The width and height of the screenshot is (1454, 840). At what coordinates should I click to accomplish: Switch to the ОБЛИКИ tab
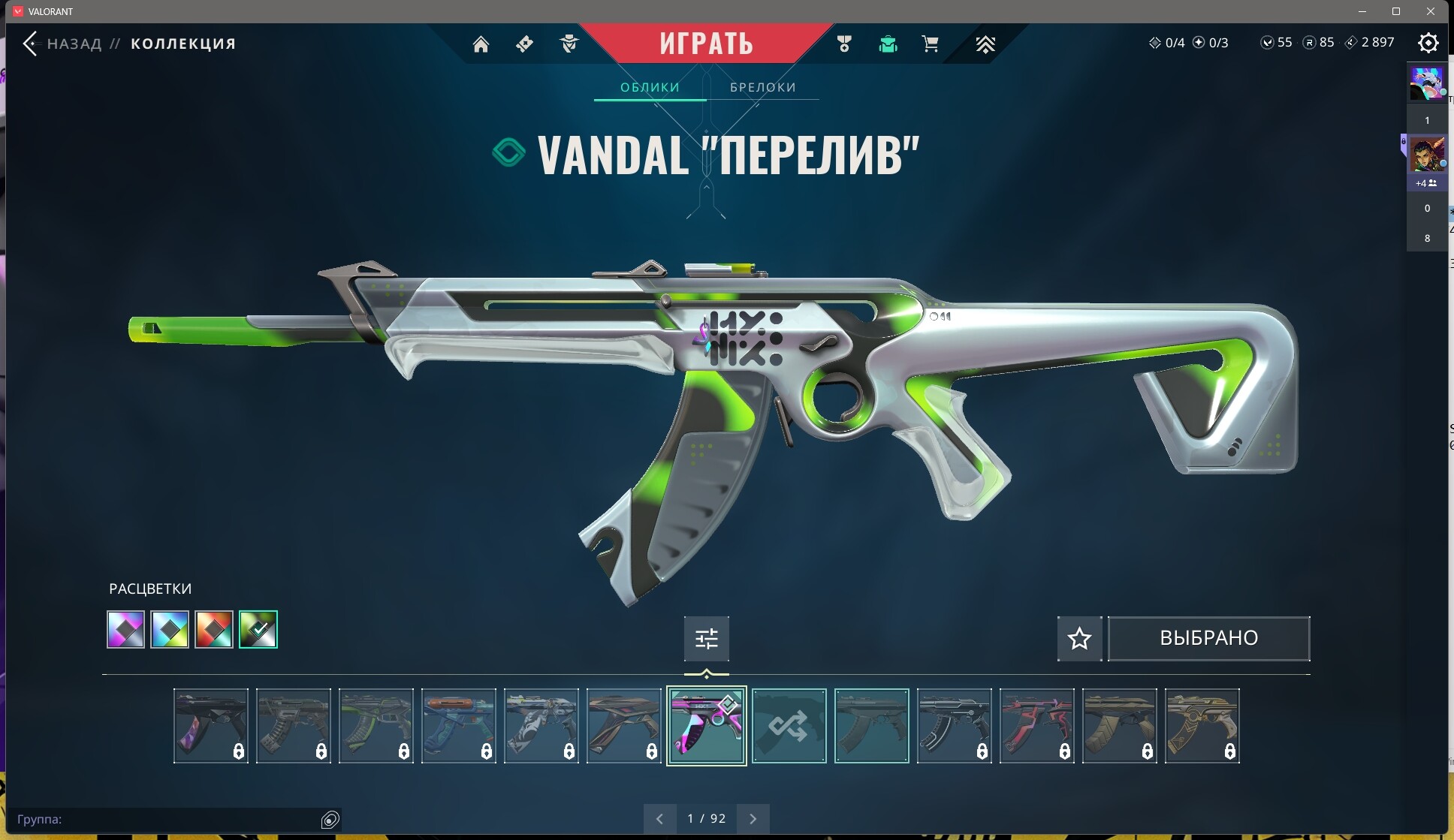click(x=650, y=87)
